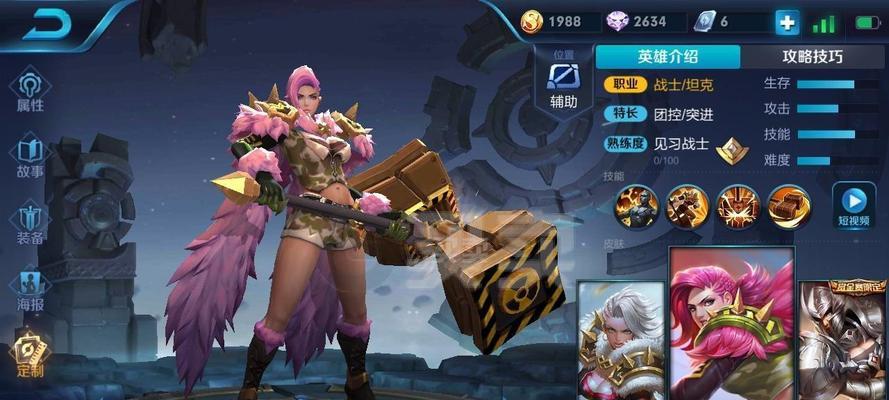Select the pink-haired camouflage skin thumbnail
Image resolution: width=889 pixels, height=400 pixels.
point(732,325)
